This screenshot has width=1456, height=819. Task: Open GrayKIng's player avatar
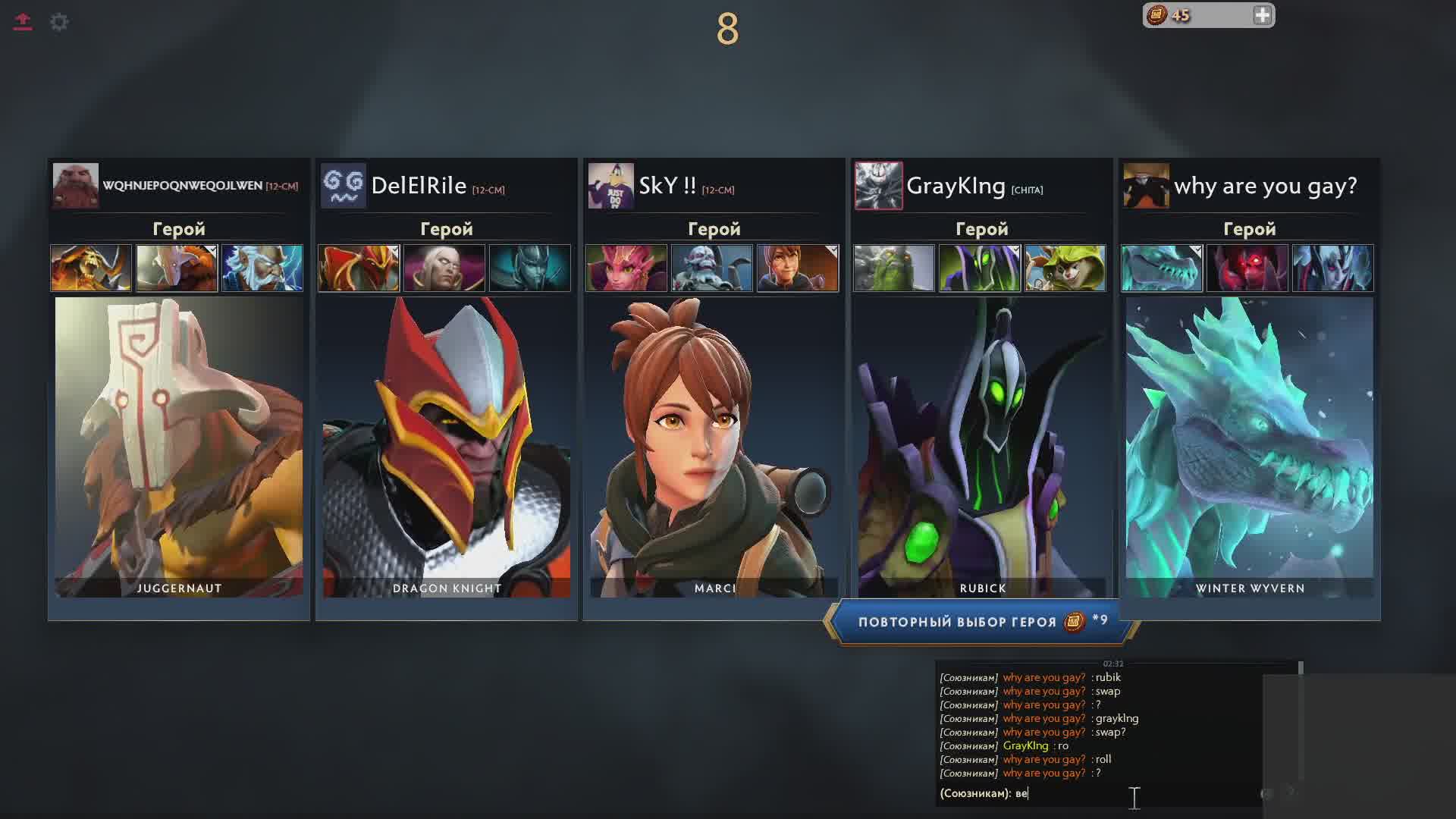click(879, 185)
